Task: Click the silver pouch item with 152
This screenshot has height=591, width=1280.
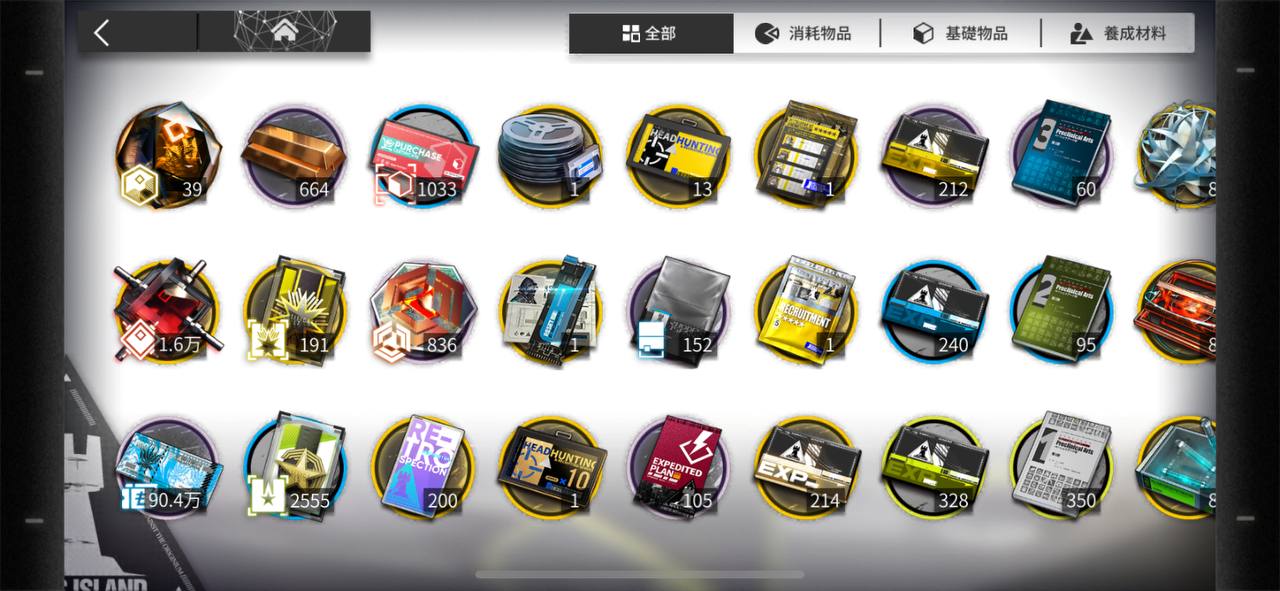Action: (678, 309)
